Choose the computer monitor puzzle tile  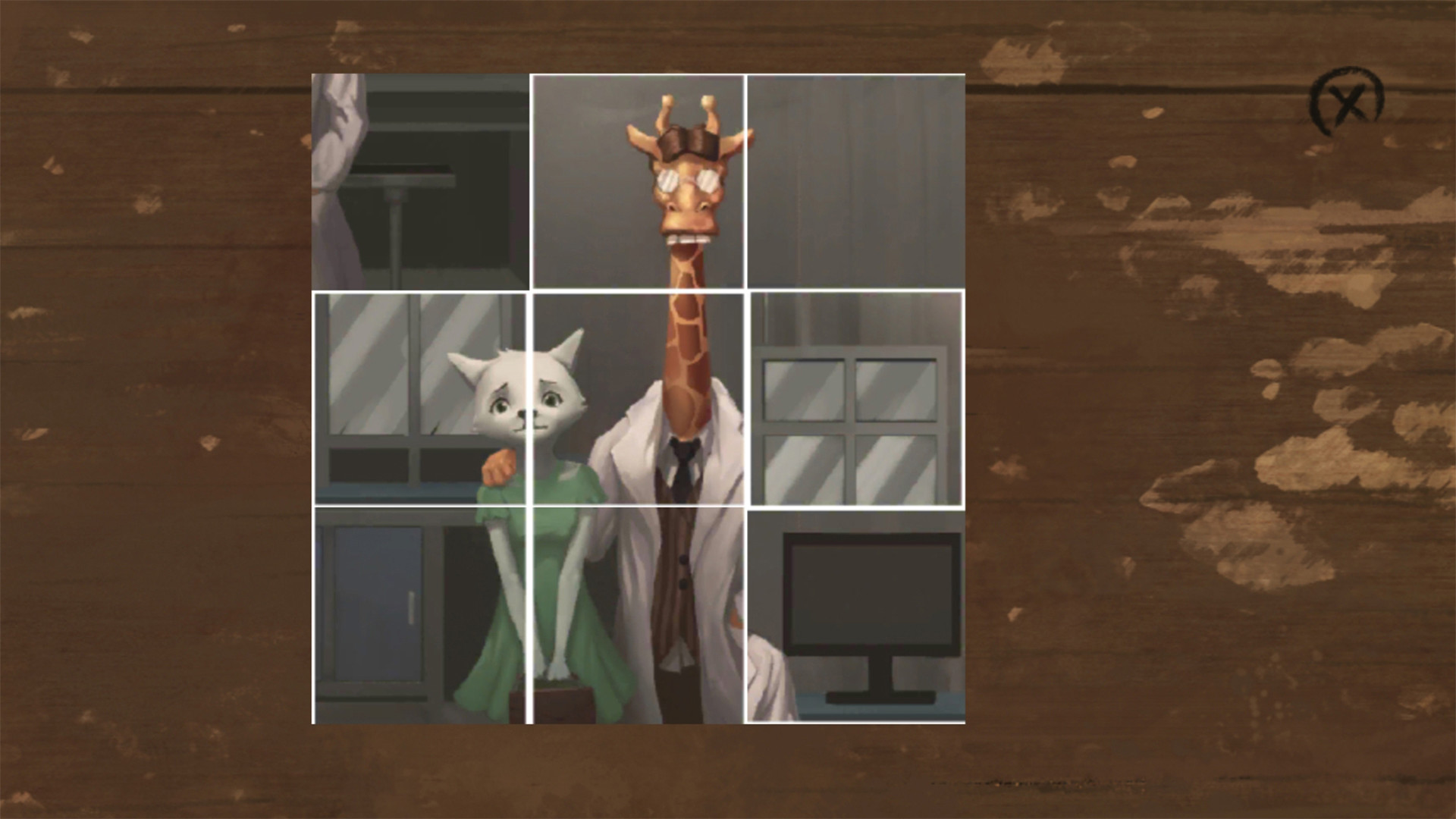[x=856, y=616]
